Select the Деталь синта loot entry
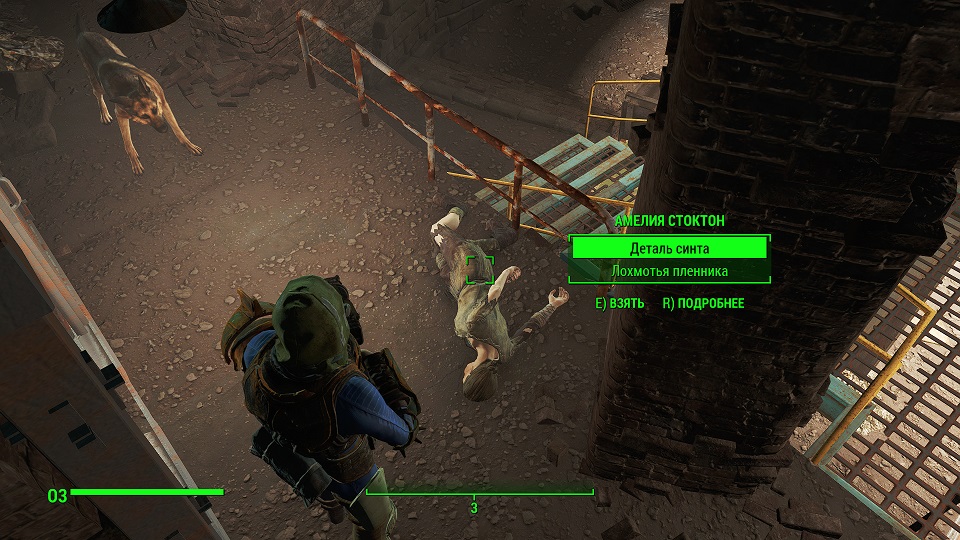 click(668, 248)
